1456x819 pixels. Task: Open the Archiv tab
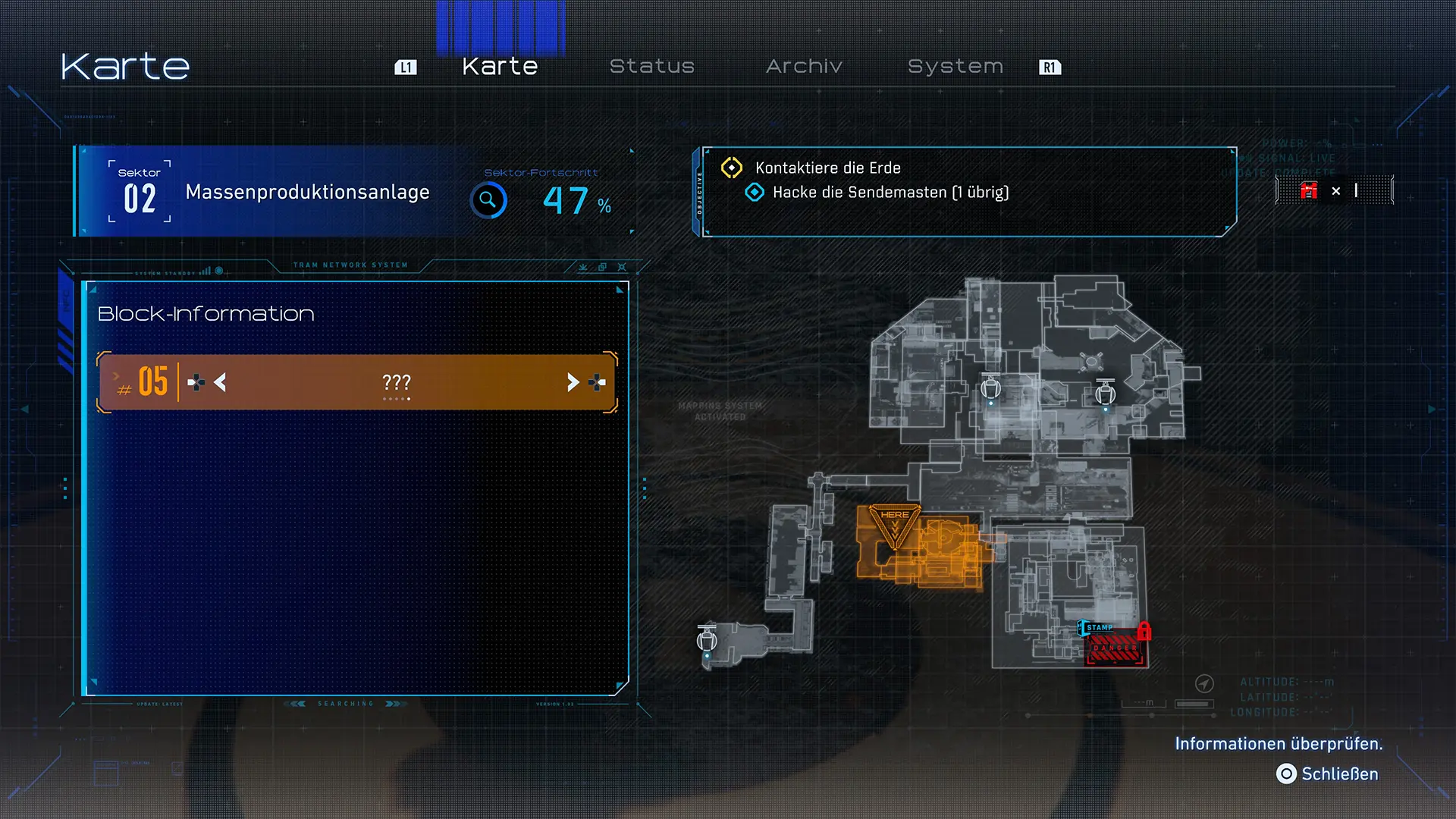click(804, 67)
